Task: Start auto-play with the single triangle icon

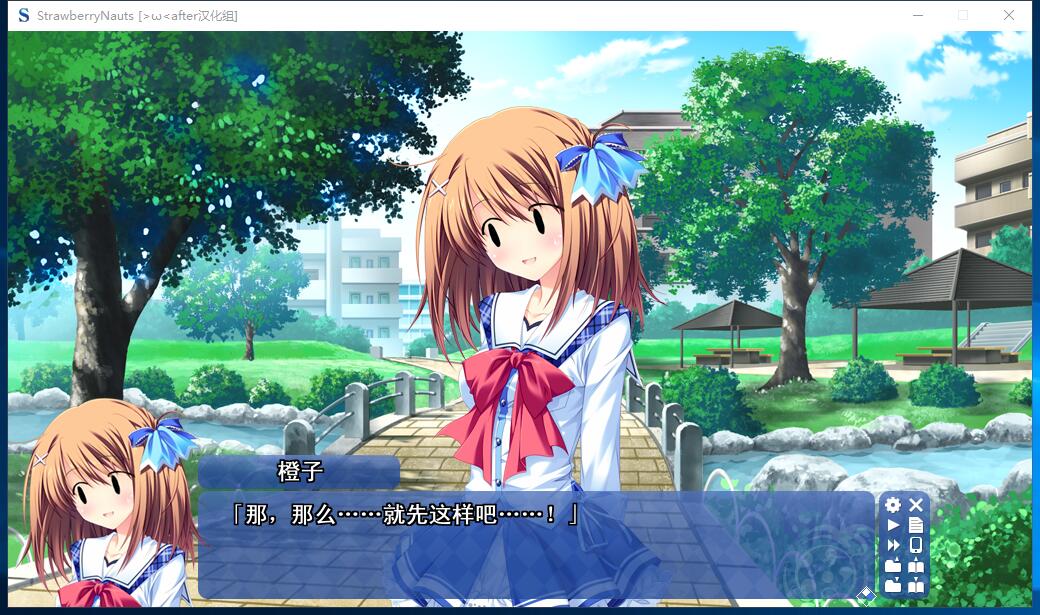Action: (893, 525)
